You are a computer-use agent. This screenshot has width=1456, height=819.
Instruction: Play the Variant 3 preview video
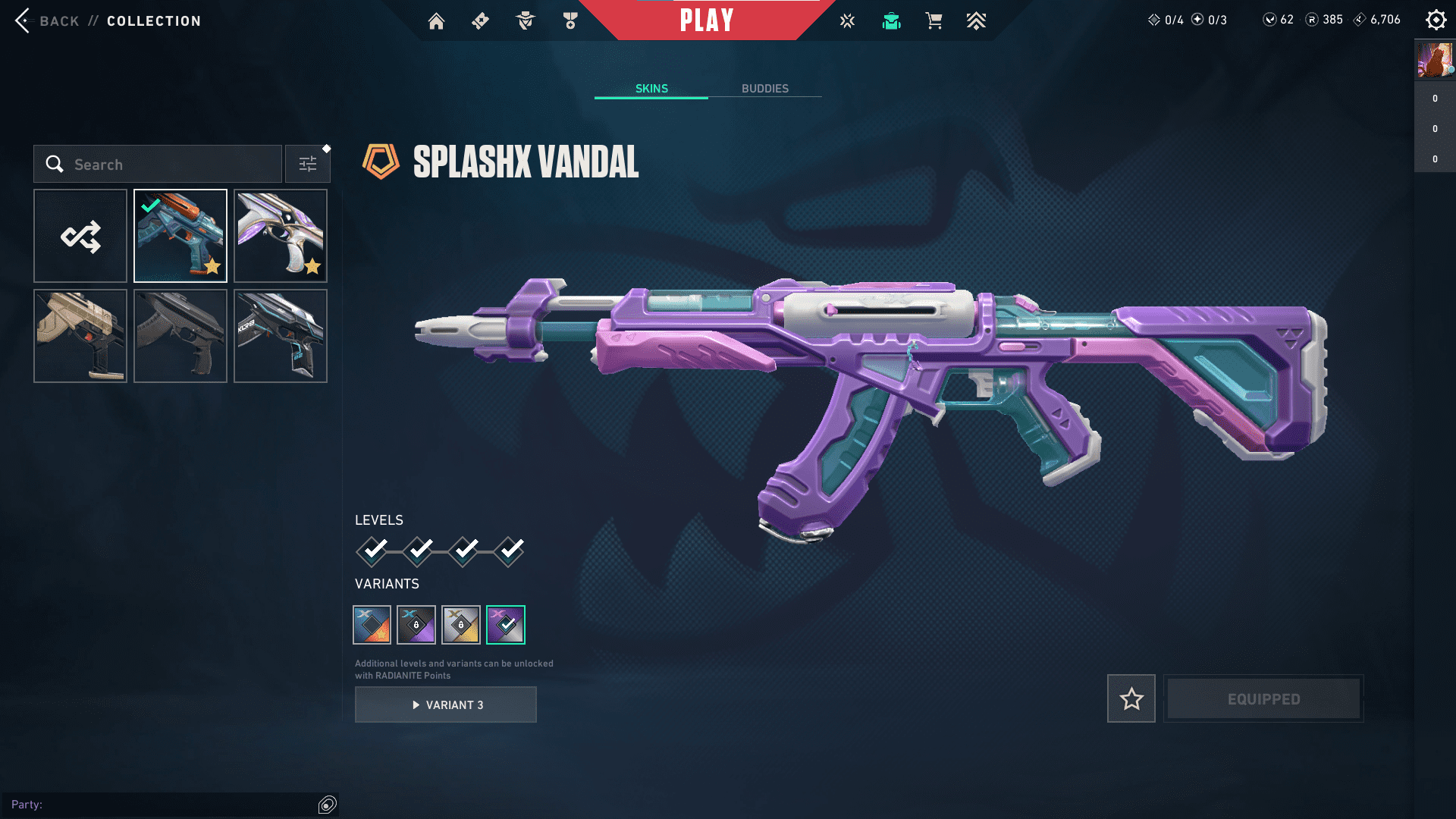click(x=446, y=704)
